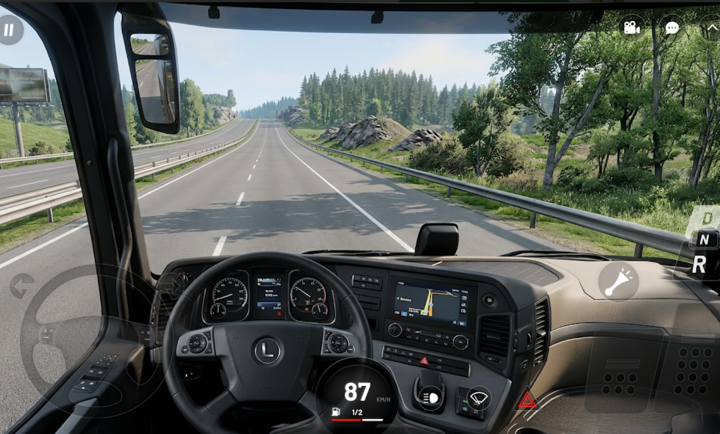Switch the camera view
The height and width of the screenshot is (434, 720).
(x=631, y=27)
